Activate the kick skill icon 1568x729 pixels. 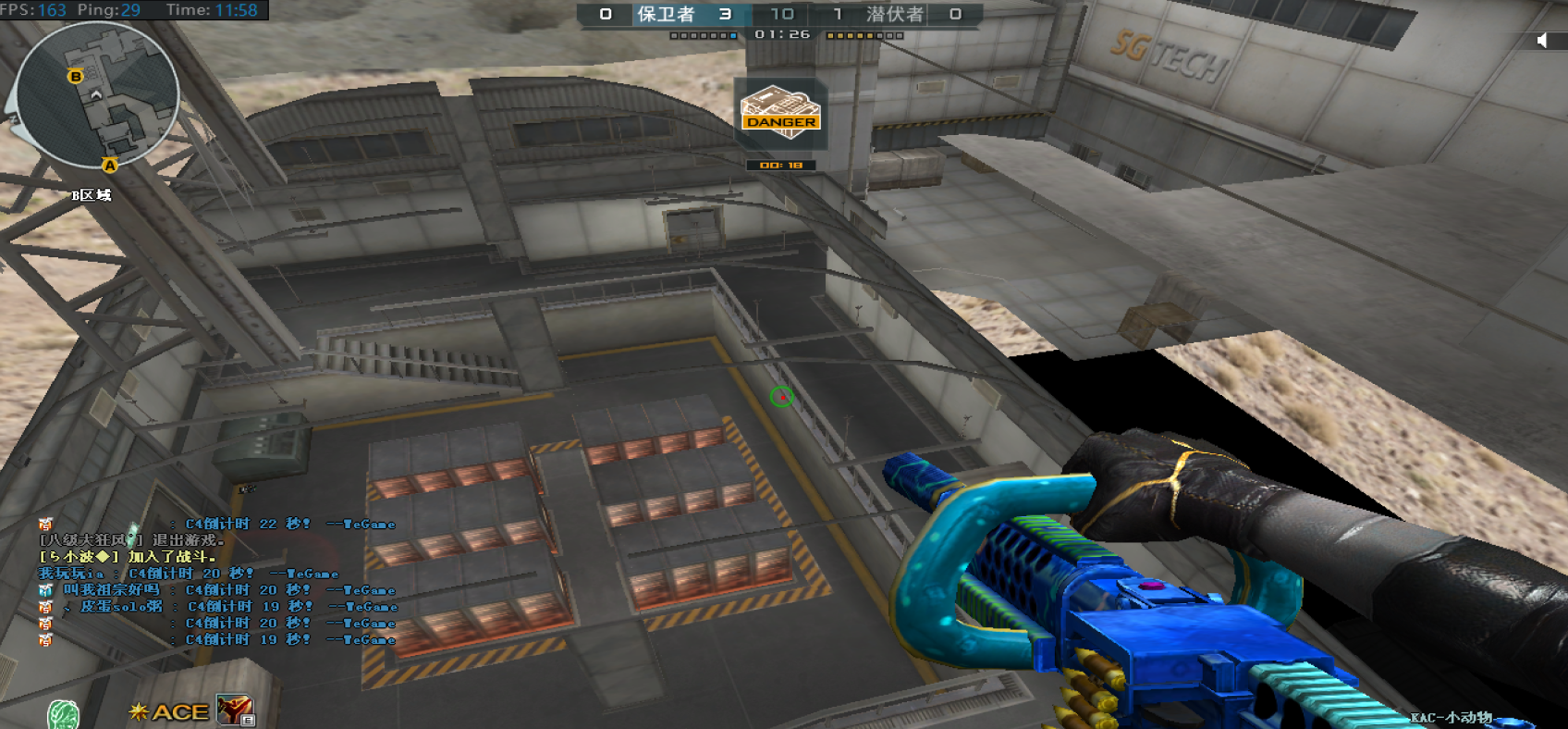point(236,710)
